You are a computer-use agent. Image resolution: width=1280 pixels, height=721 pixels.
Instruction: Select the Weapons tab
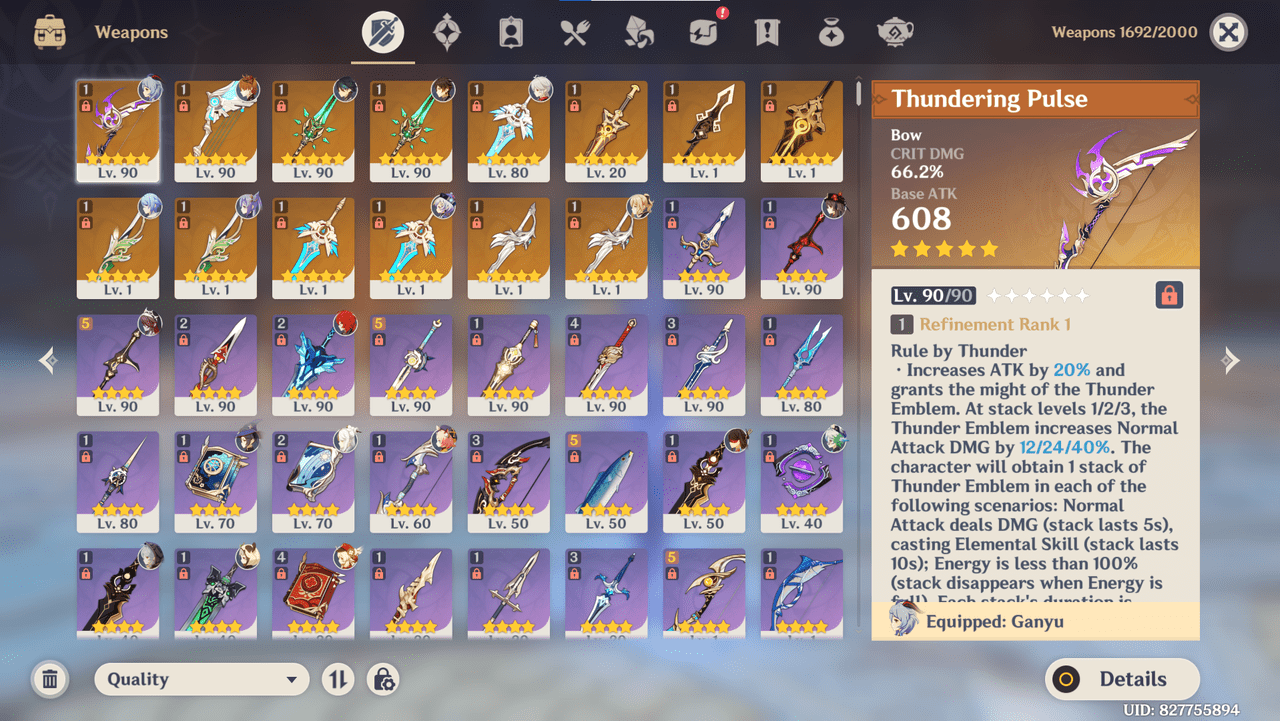(x=383, y=31)
